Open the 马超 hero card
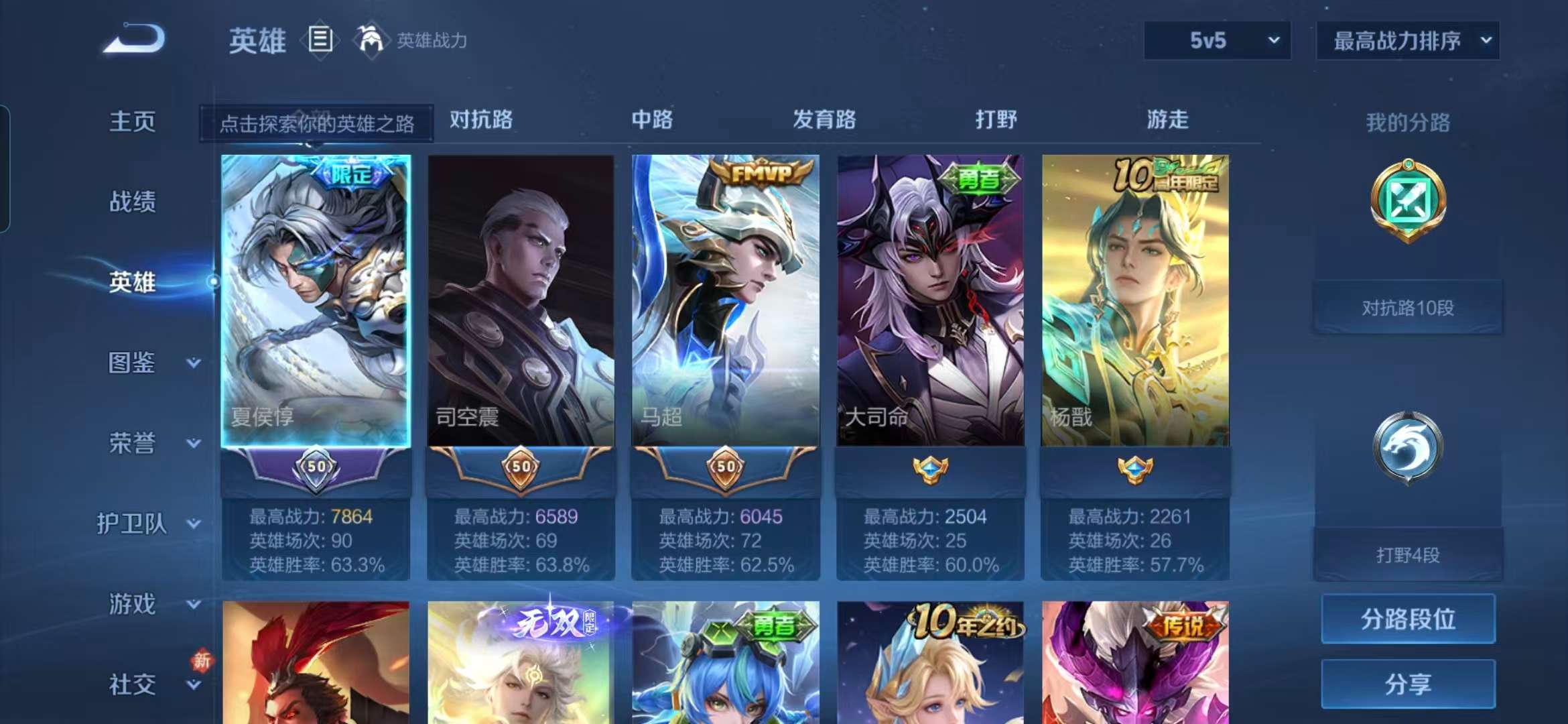Viewport: 1568px width, 724px height. pyautogui.click(x=726, y=300)
